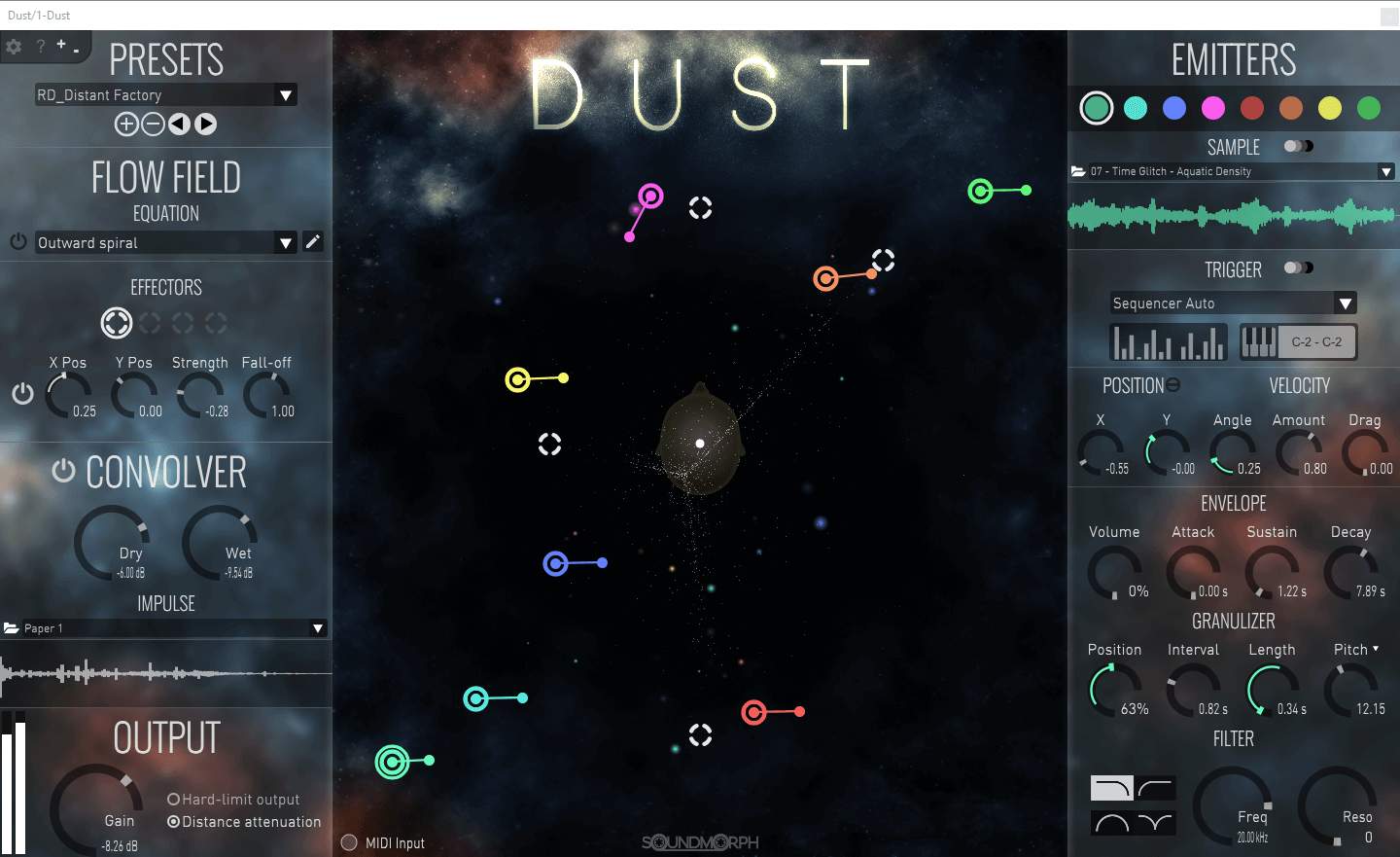Viewport: 1400px width, 857px height.
Task: Open the Paper 1 impulse dropdown
Action: (x=318, y=628)
